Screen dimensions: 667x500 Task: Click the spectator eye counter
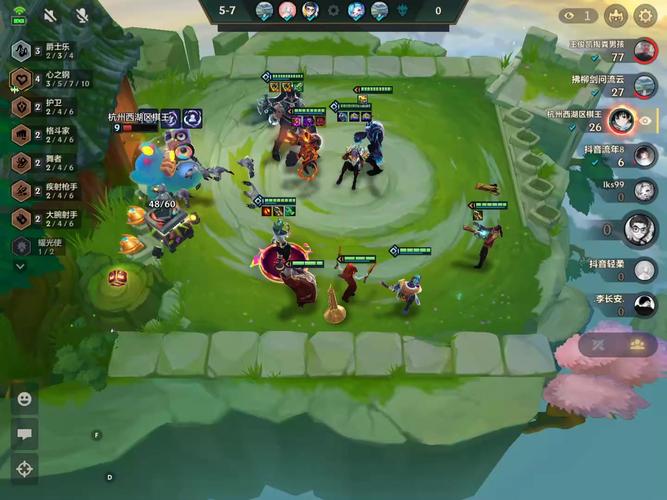(577, 15)
